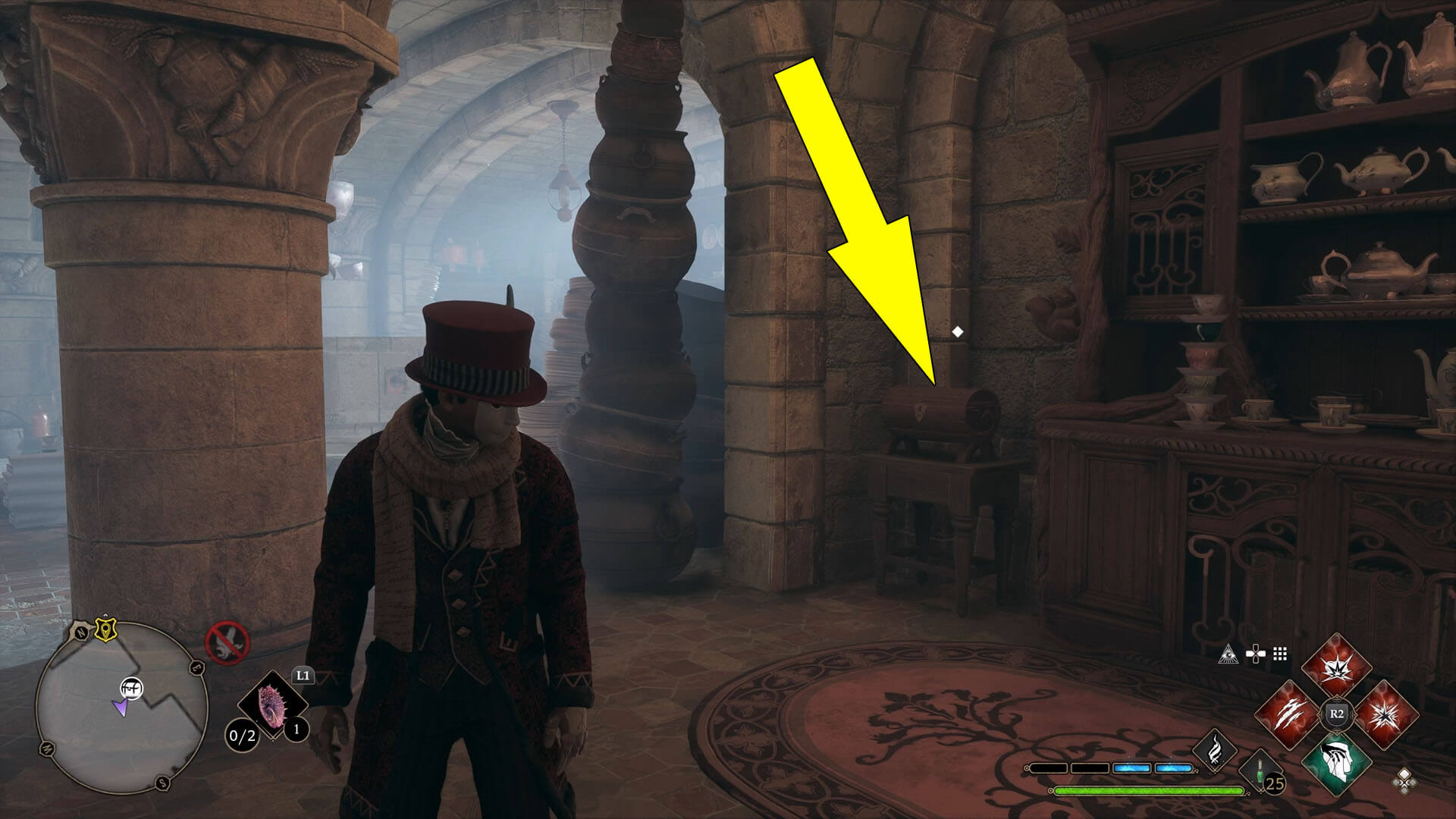
Task: Select the chest waypoint icon on the minimap
Action: coord(133,689)
